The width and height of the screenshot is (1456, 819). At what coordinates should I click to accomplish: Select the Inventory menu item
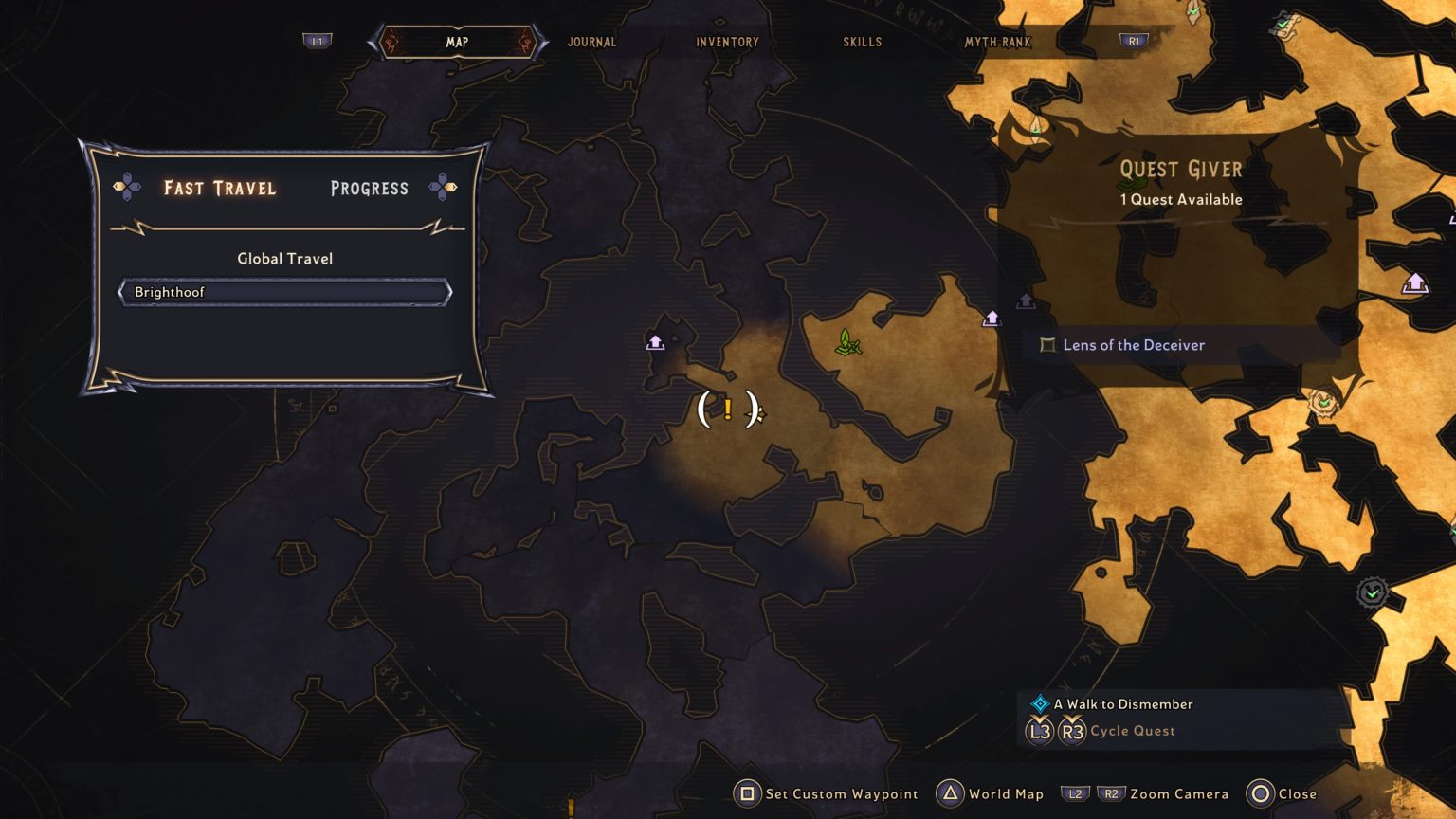pos(727,42)
